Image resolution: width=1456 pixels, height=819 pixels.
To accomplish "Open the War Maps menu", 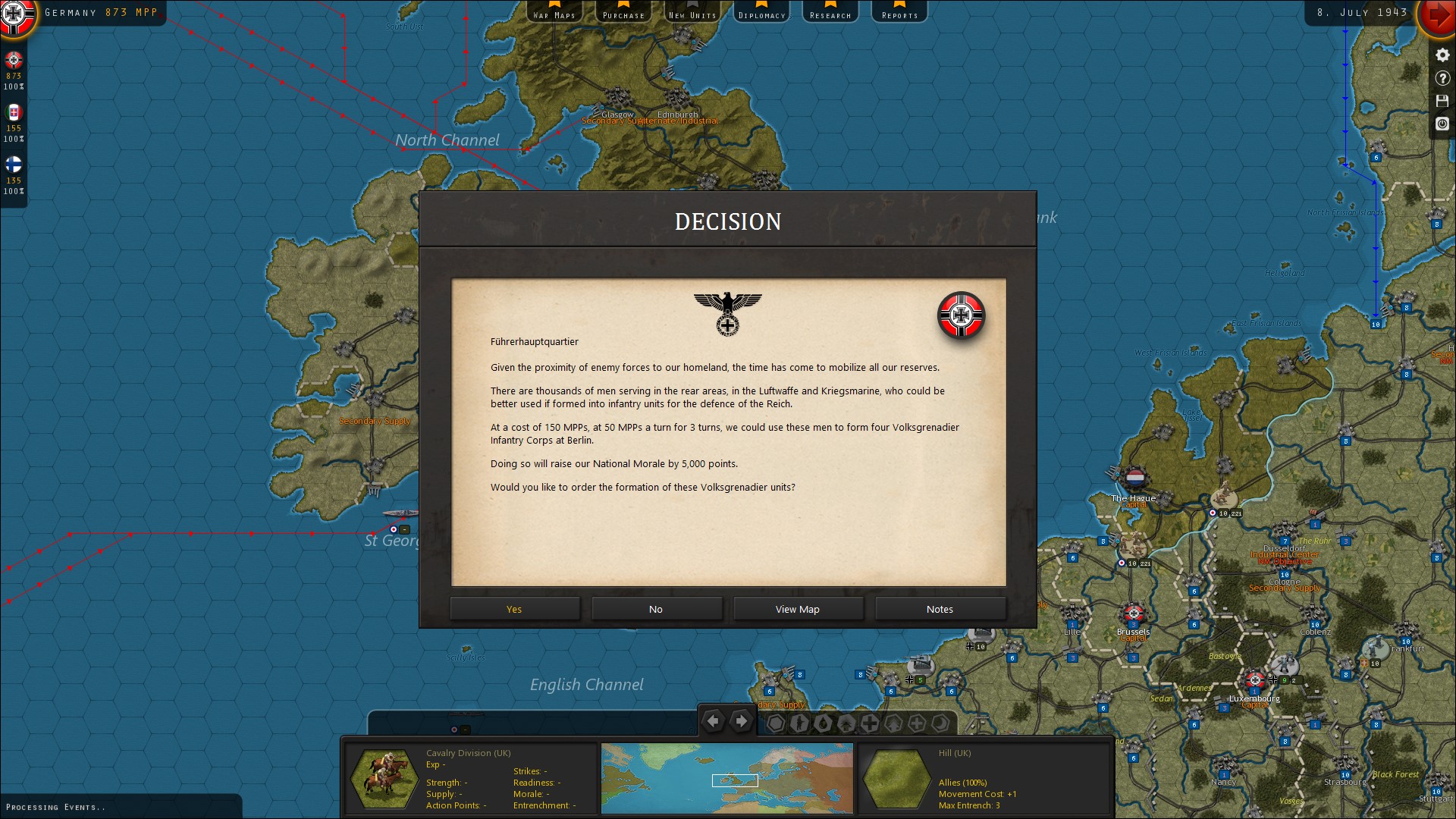I will coord(554,11).
